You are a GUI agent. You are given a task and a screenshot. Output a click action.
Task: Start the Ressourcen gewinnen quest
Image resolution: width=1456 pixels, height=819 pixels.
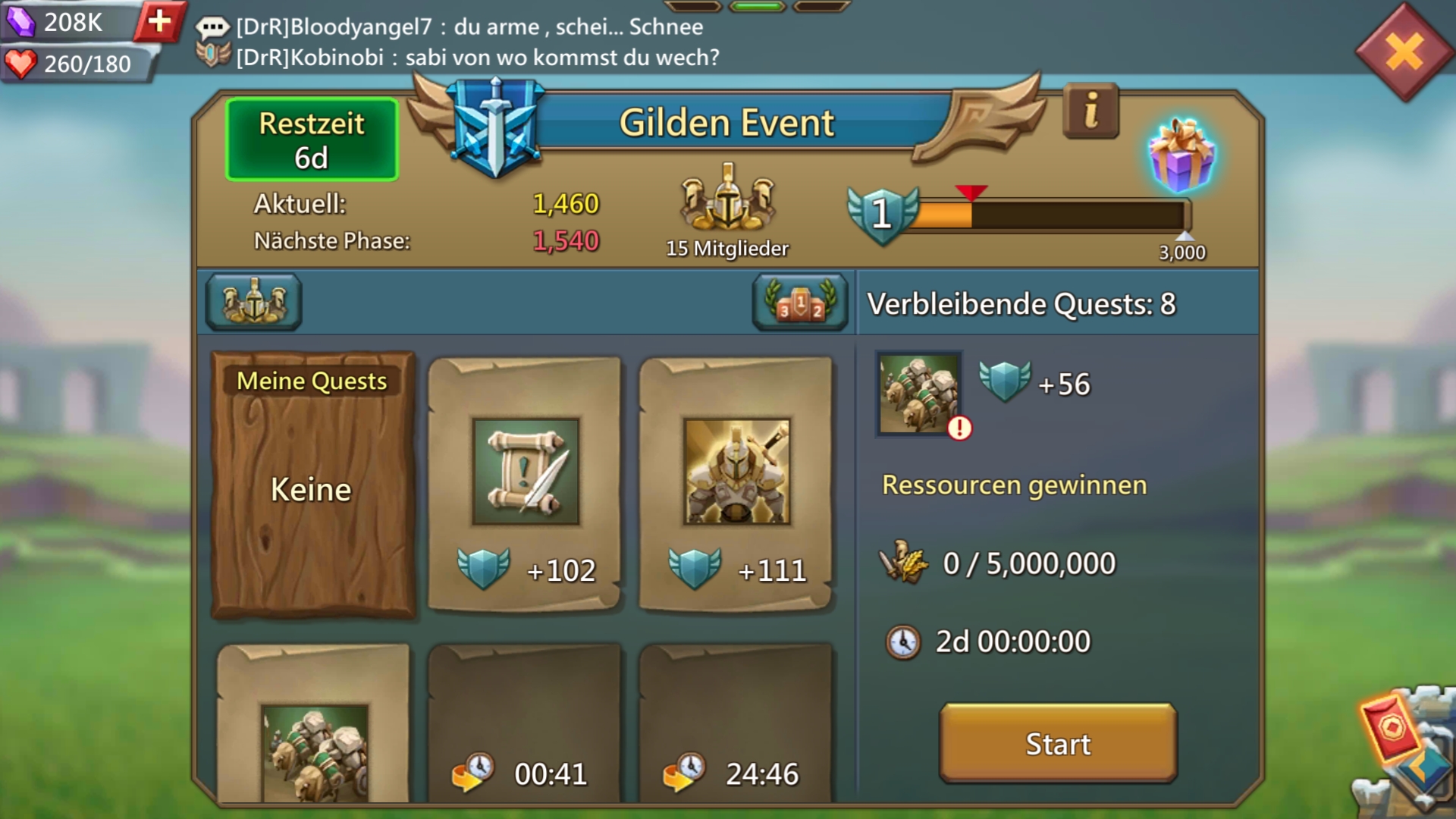pos(1058,743)
